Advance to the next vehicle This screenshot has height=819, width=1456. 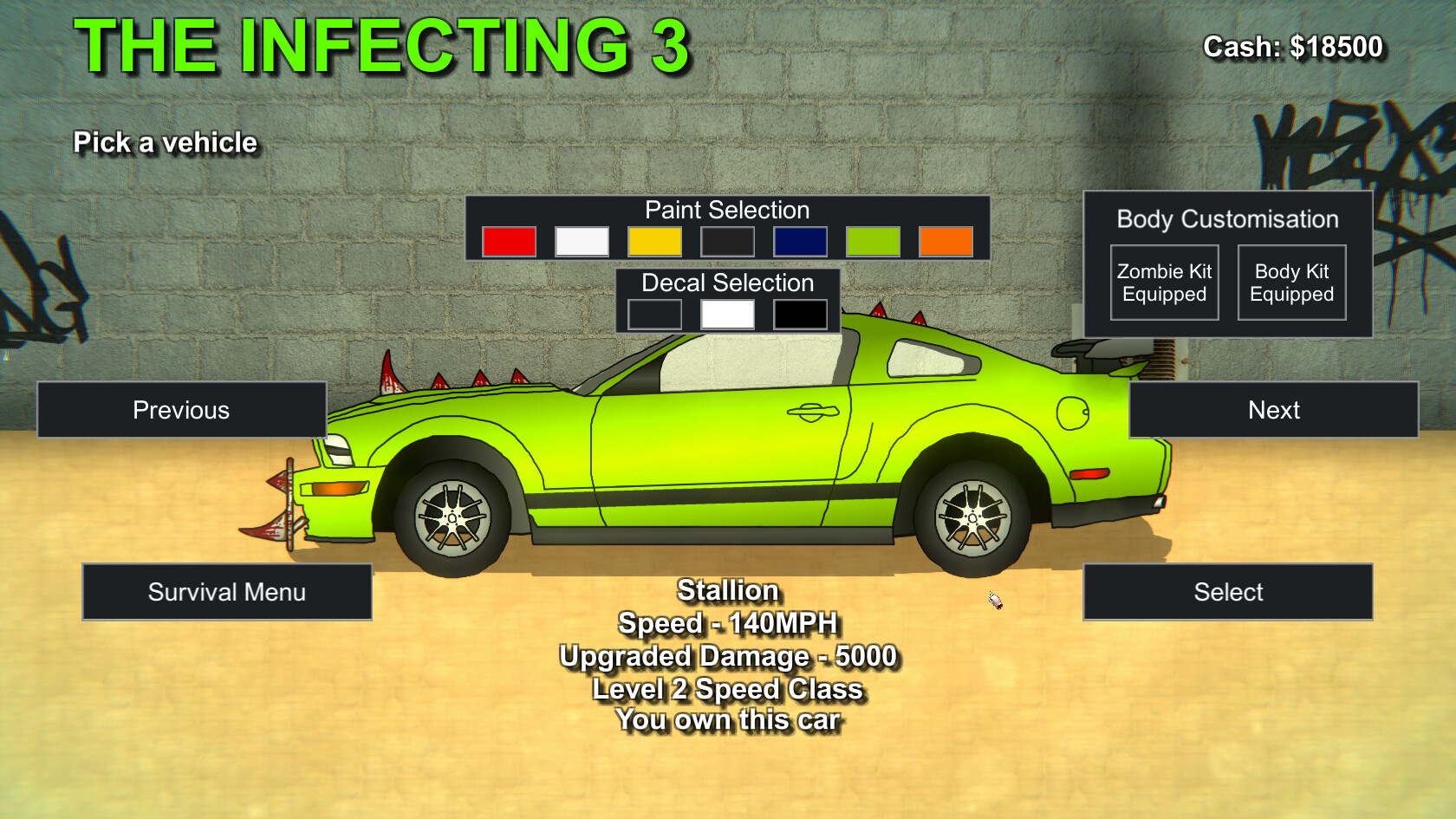click(x=1272, y=409)
